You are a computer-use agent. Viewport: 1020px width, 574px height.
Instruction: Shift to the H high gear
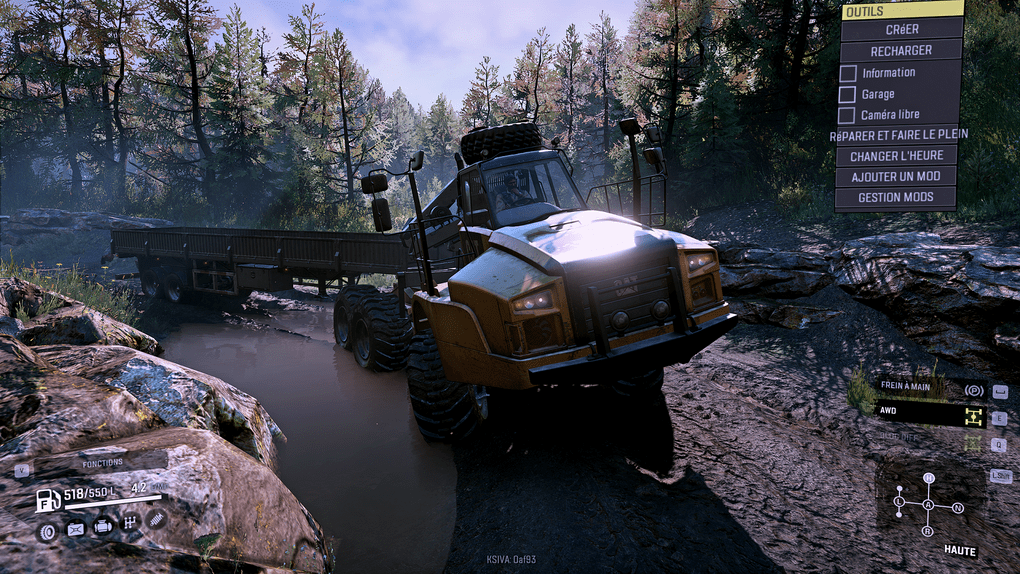(928, 478)
